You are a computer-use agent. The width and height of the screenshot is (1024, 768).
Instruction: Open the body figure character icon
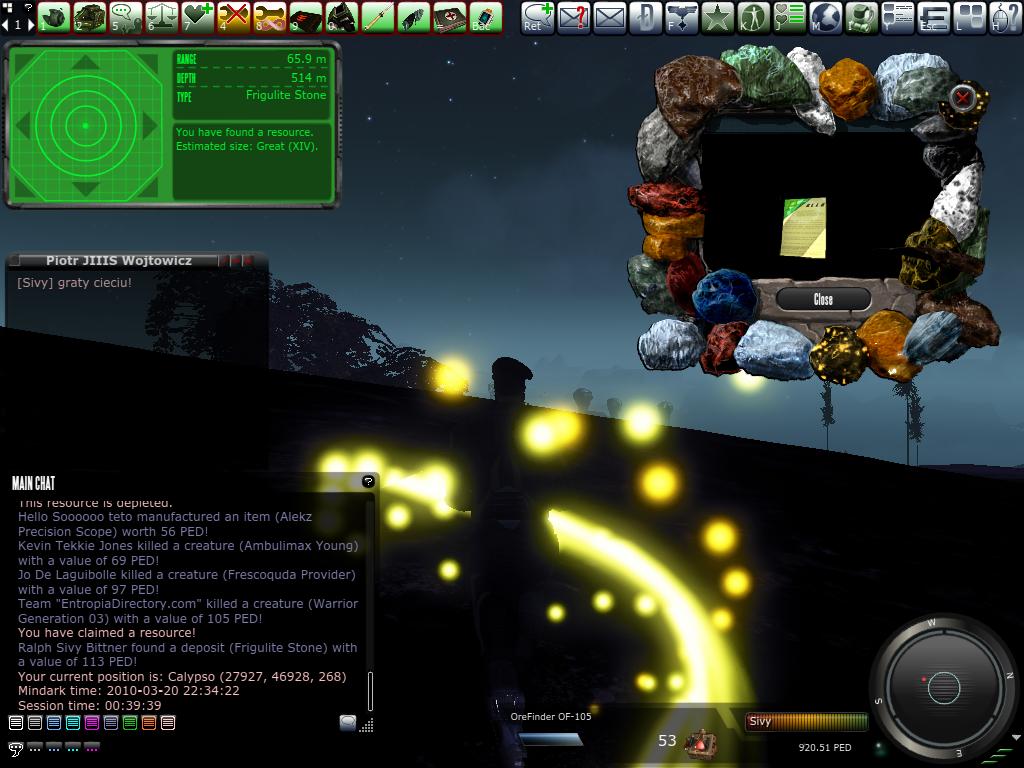(754, 16)
